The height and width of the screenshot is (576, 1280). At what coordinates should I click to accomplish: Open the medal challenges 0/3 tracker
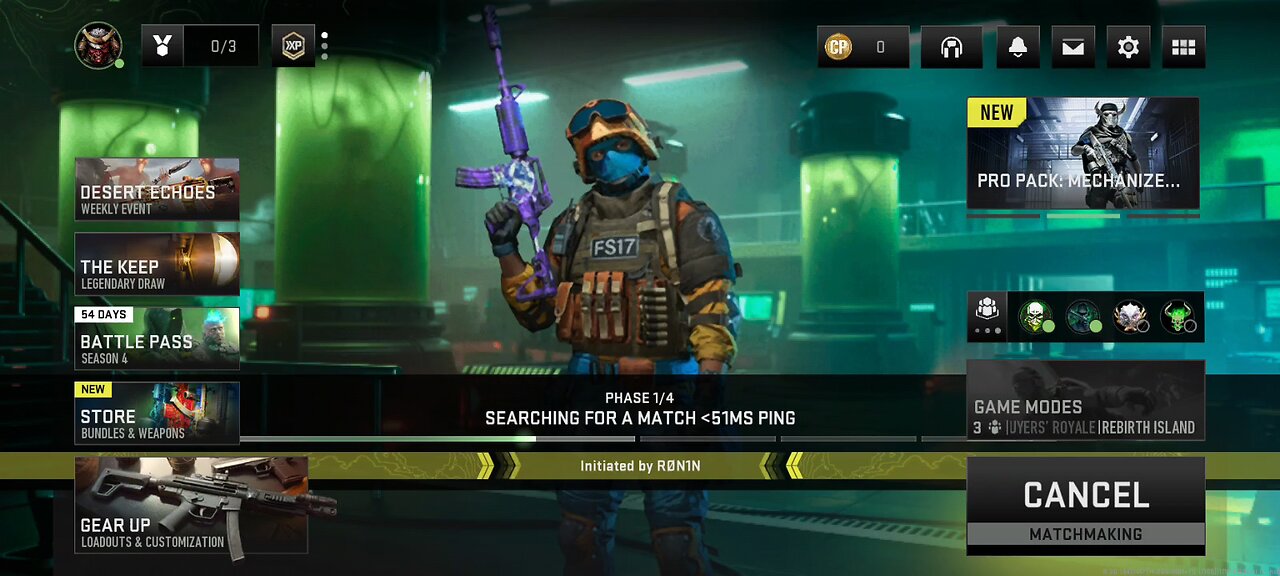(200, 46)
